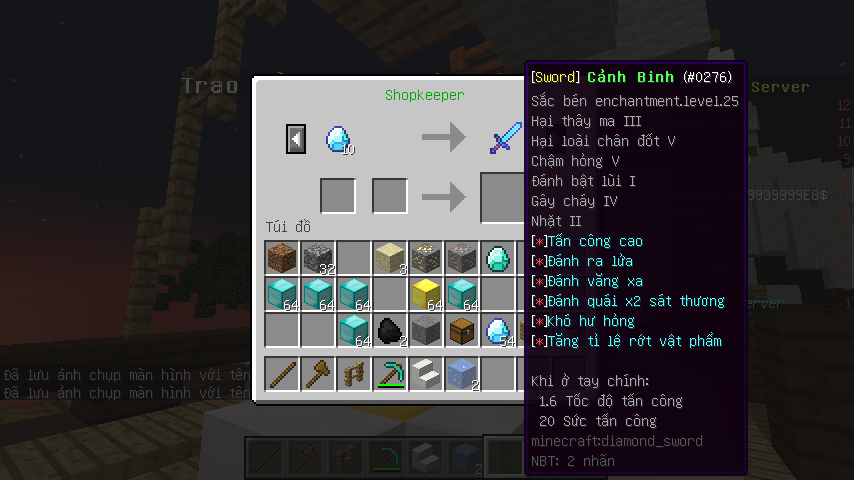This screenshot has width=854, height=480.
Task: Click the previous trade arrow button
Action: point(296,138)
